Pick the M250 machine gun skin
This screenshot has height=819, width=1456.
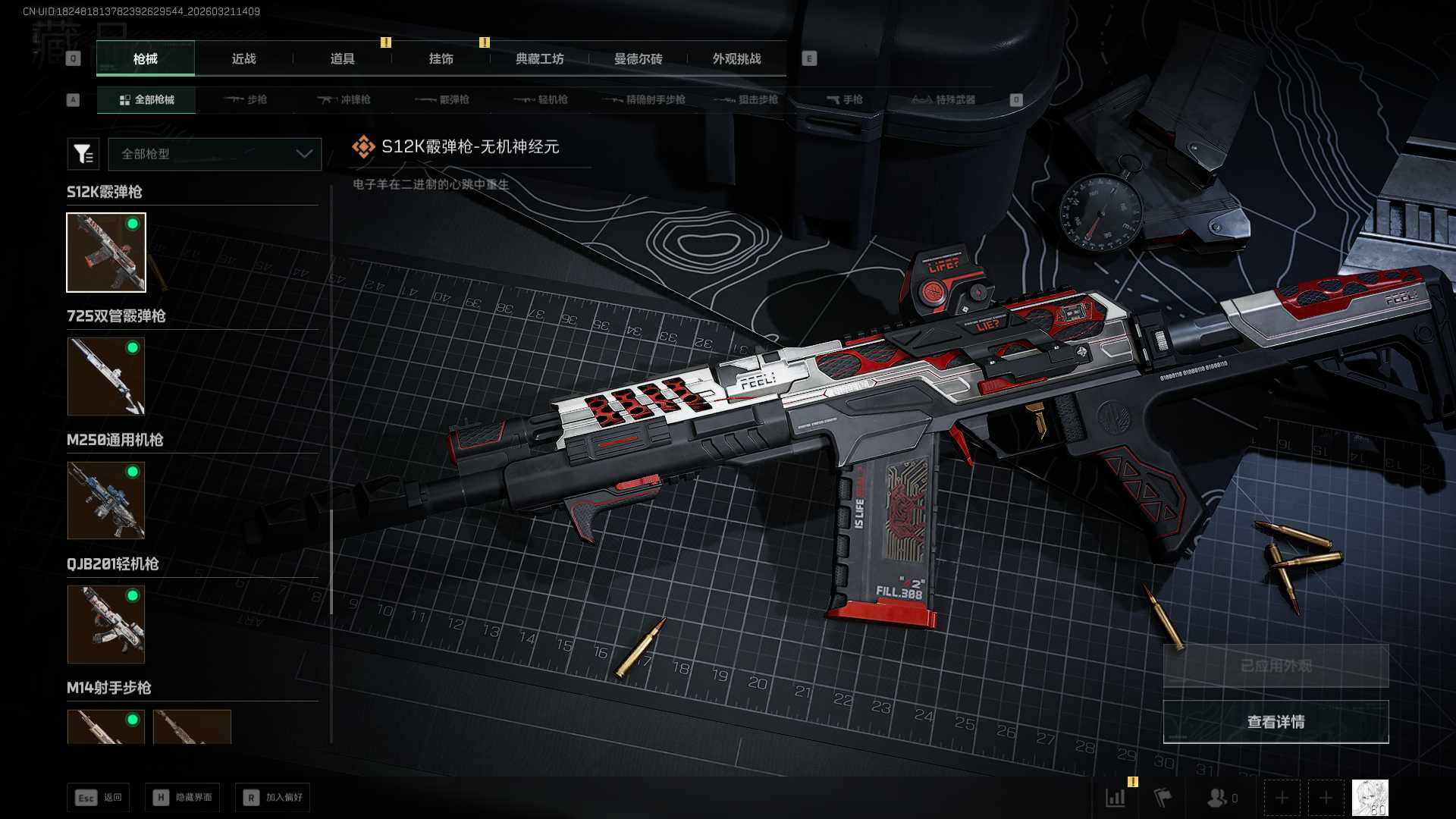click(106, 500)
